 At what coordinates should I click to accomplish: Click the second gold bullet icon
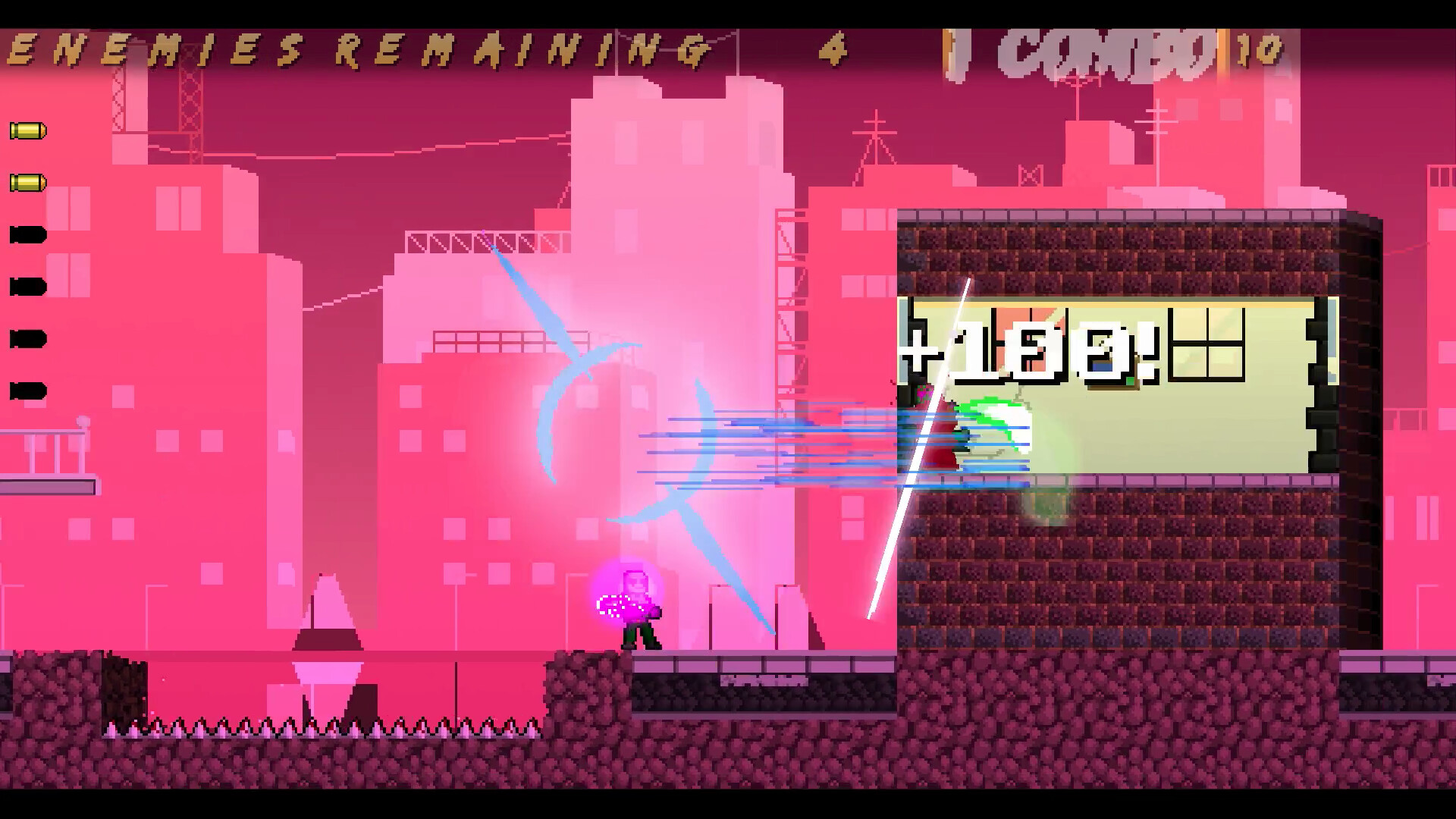click(x=29, y=182)
